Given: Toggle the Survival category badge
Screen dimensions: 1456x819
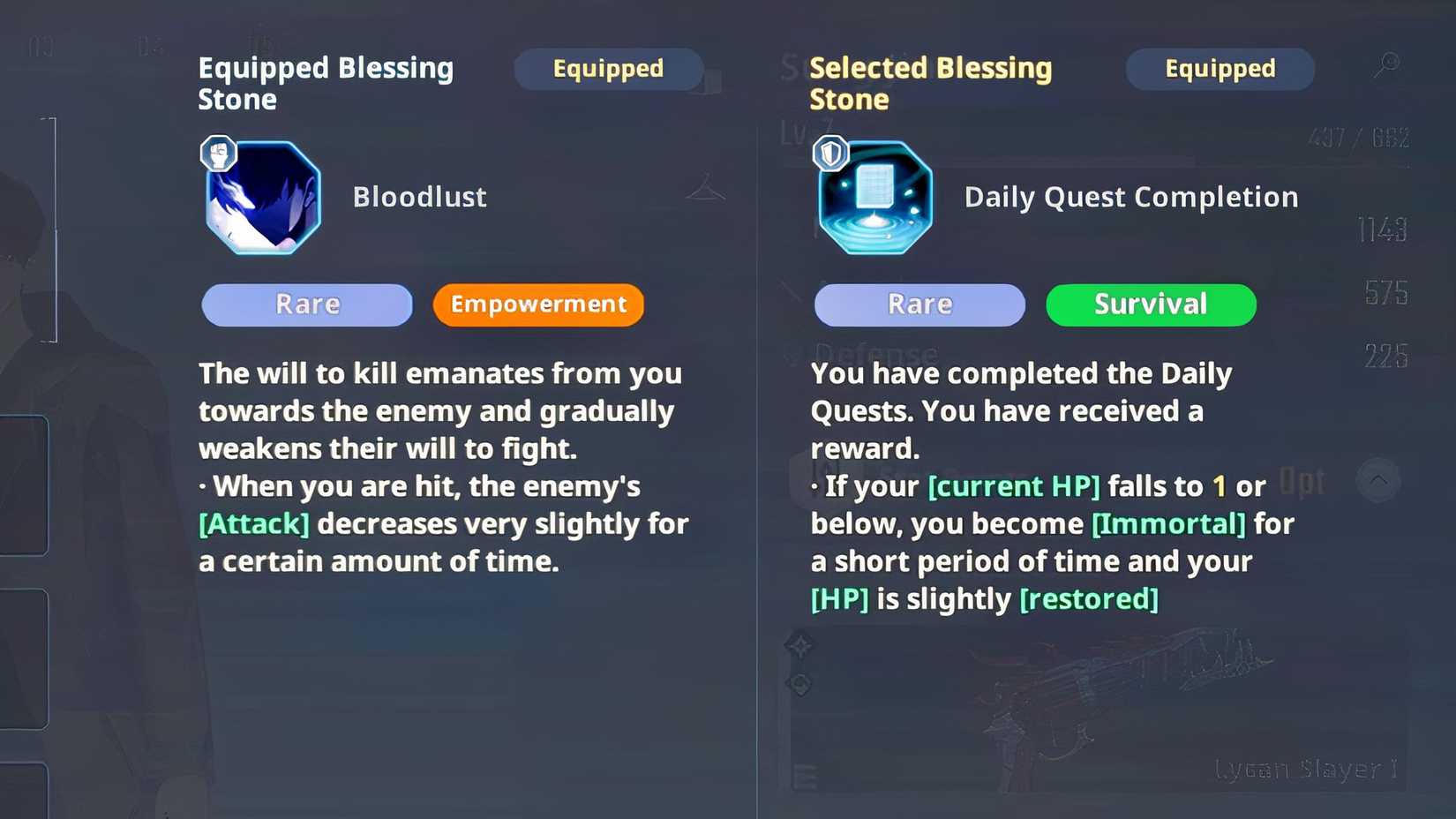Looking at the screenshot, I should [1151, 304].
